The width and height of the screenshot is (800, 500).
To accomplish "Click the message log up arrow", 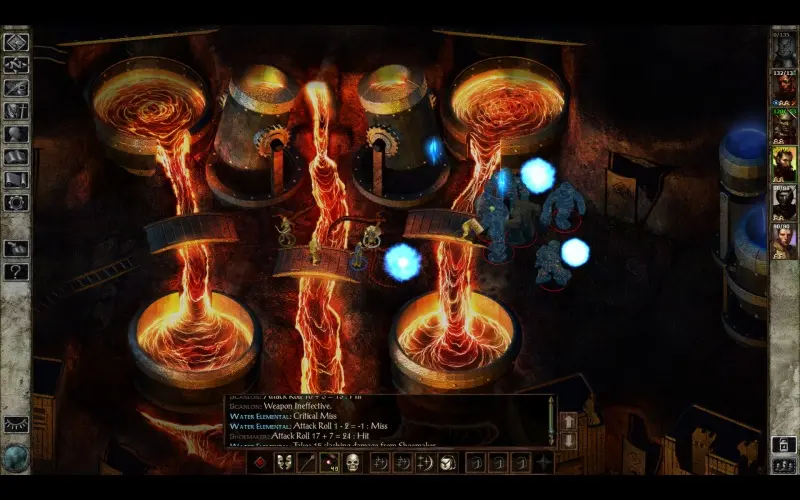I will pyautogui.click(x=568, y=421).
